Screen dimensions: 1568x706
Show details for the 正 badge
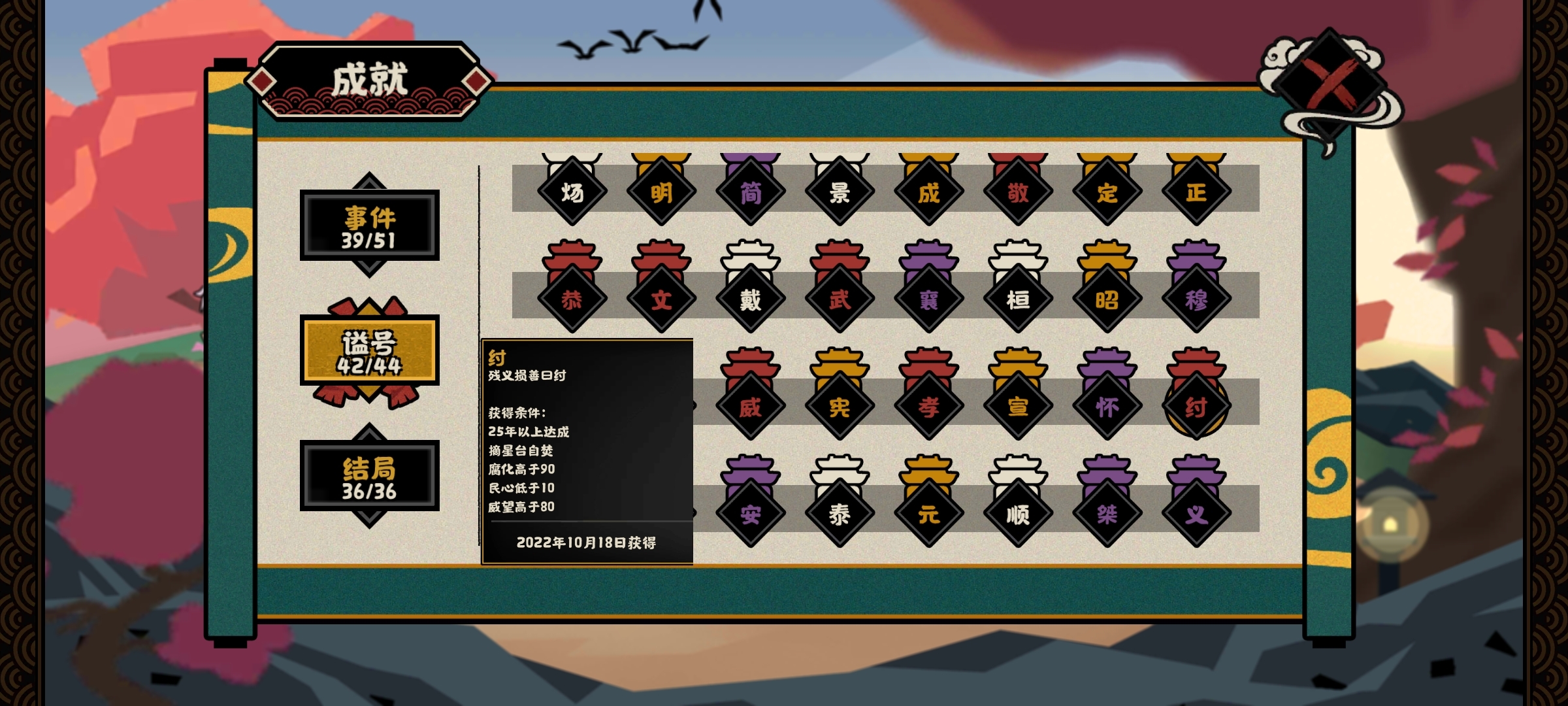tap(1196, 192)
